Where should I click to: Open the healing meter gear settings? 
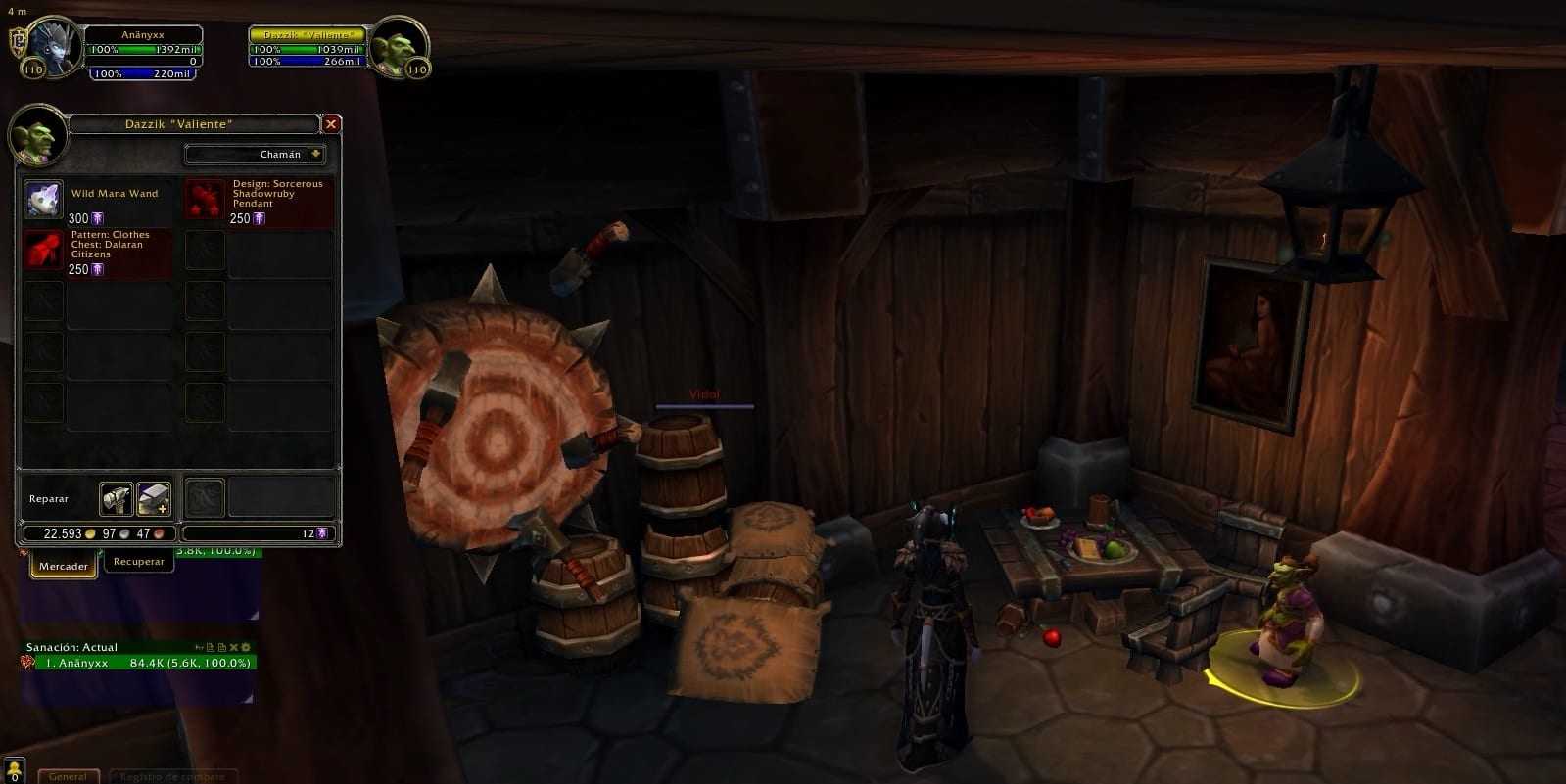click(x=246, y=647)
